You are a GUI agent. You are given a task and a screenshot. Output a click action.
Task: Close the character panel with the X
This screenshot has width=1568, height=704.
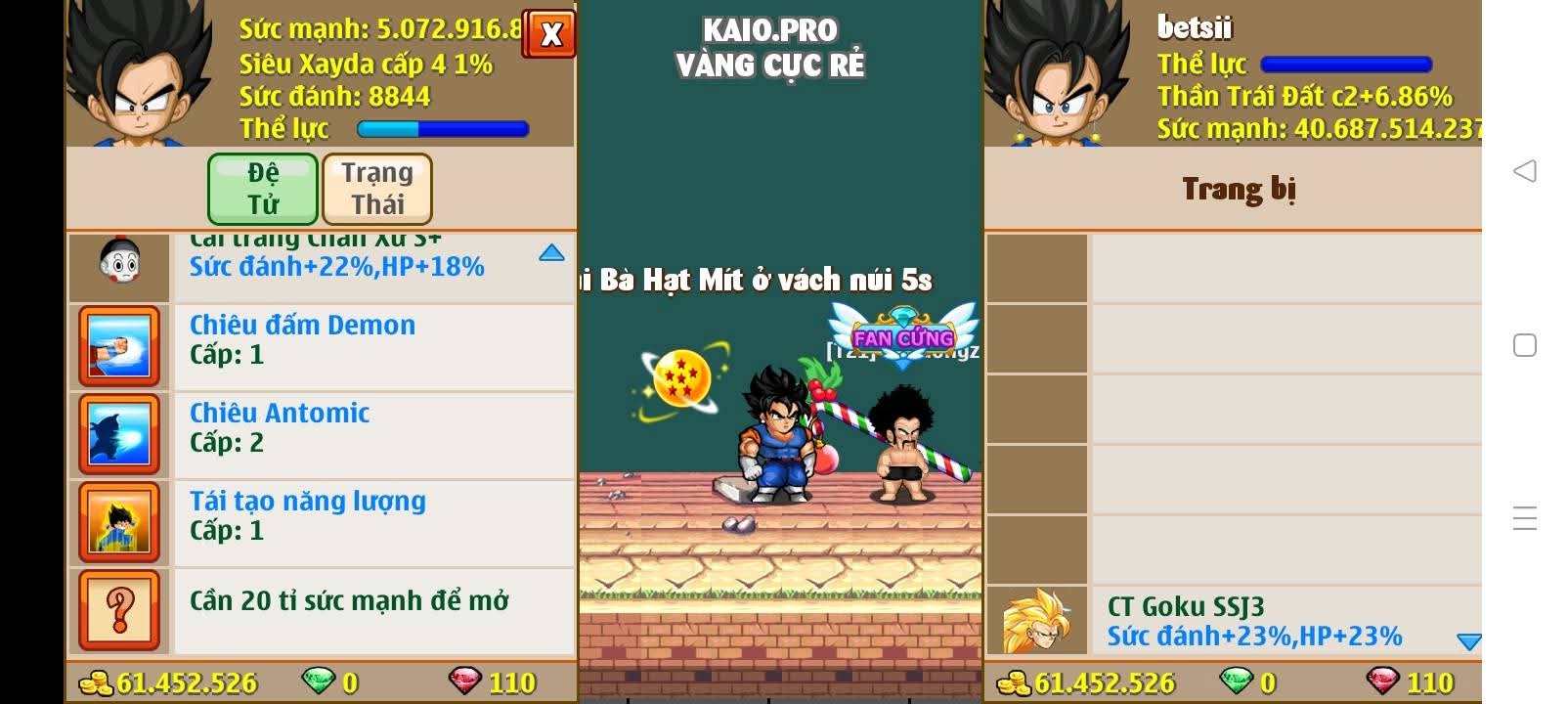click(550, 34)
